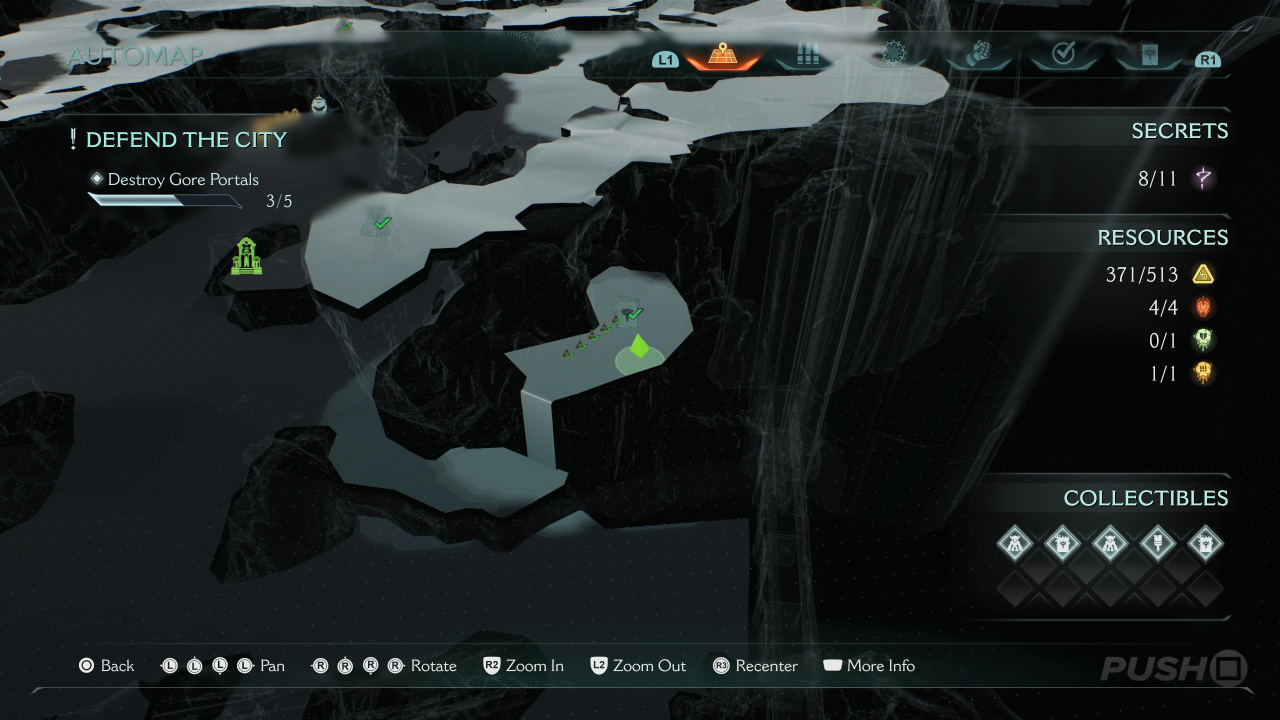Open the spiked gear tab

[x=892, y=55]
